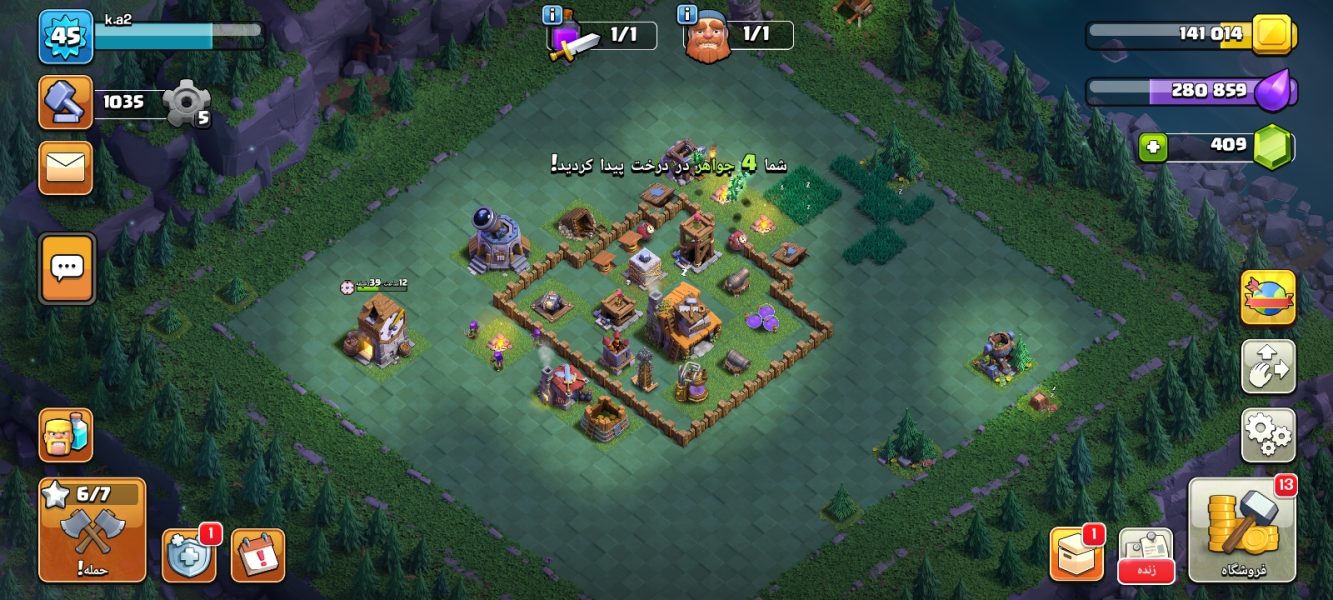
Task: Open the globe and star button
Action: (1268, 298)
